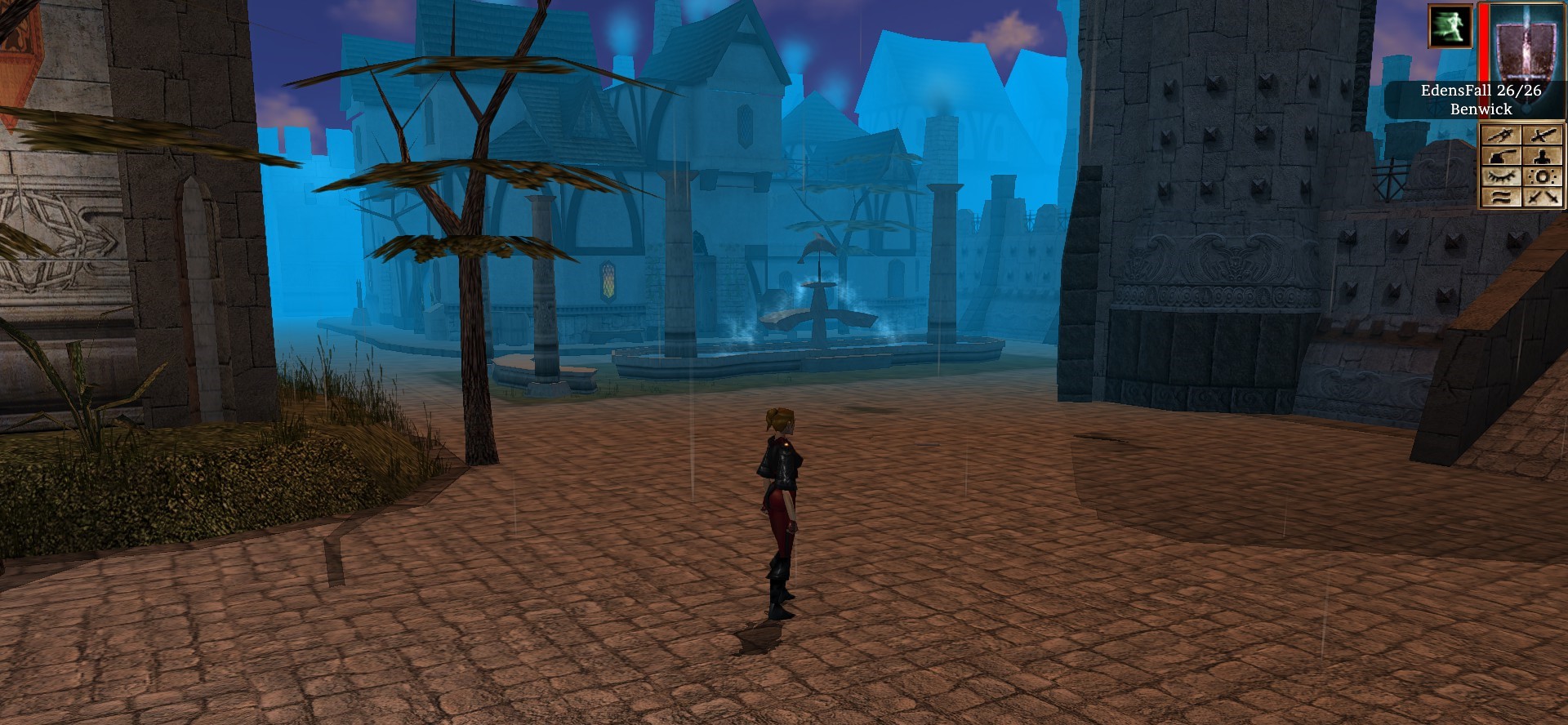Open the ring-with-dots options button
This screenshot has width=1568, height=725.
pos(1543,176)
